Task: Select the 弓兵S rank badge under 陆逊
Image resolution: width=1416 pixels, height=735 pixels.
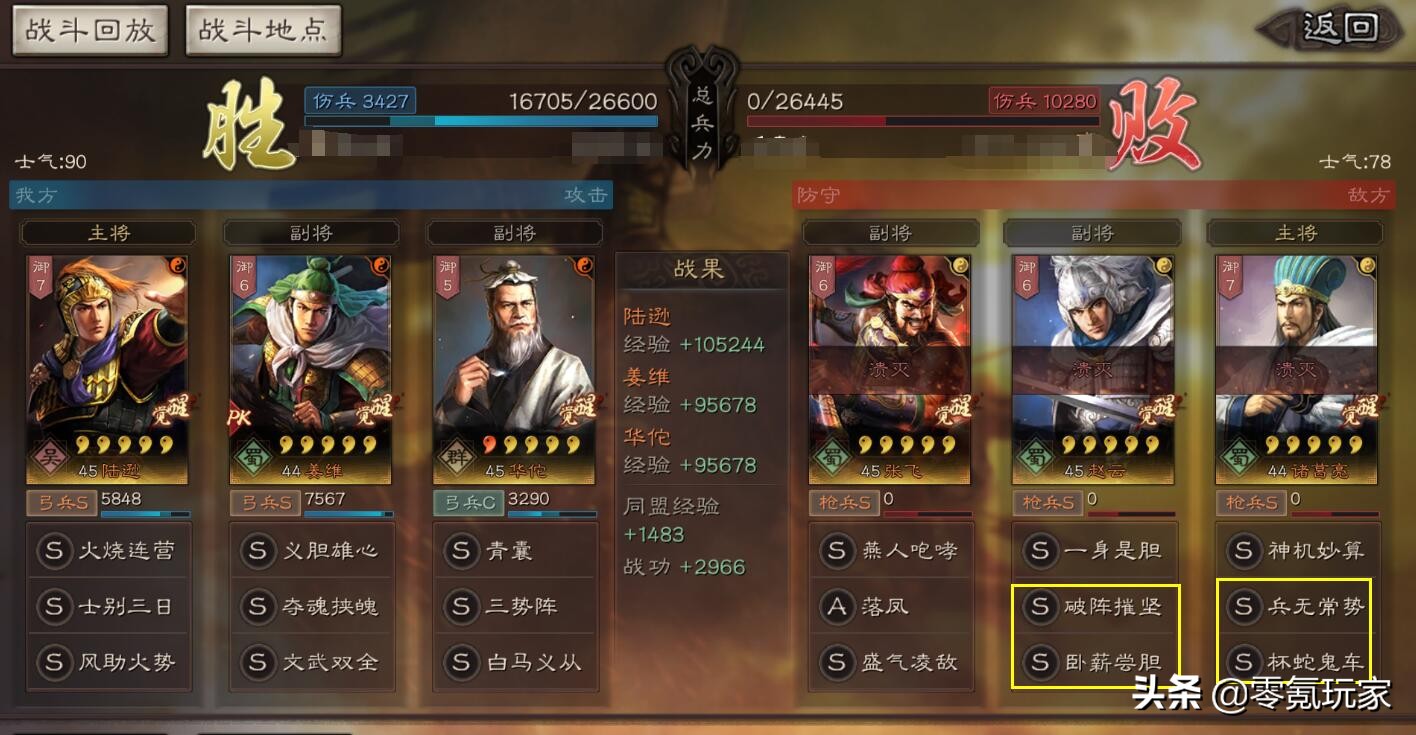Action: (63, 503)
